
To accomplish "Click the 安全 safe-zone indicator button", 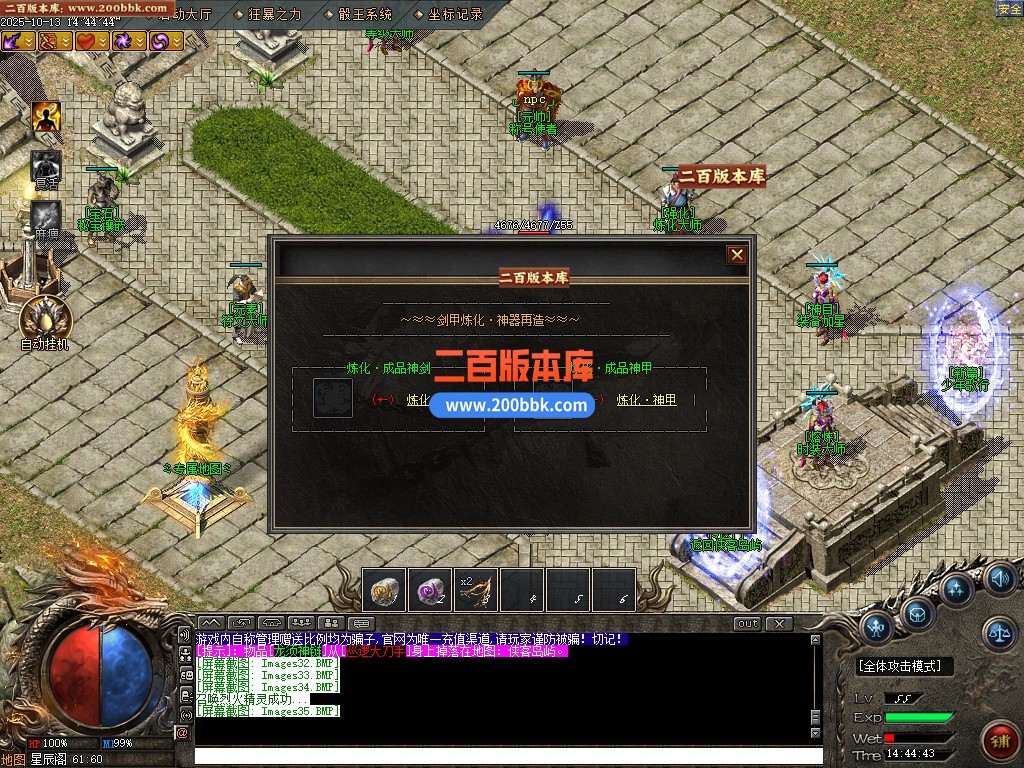I will tap(1009, 9).
